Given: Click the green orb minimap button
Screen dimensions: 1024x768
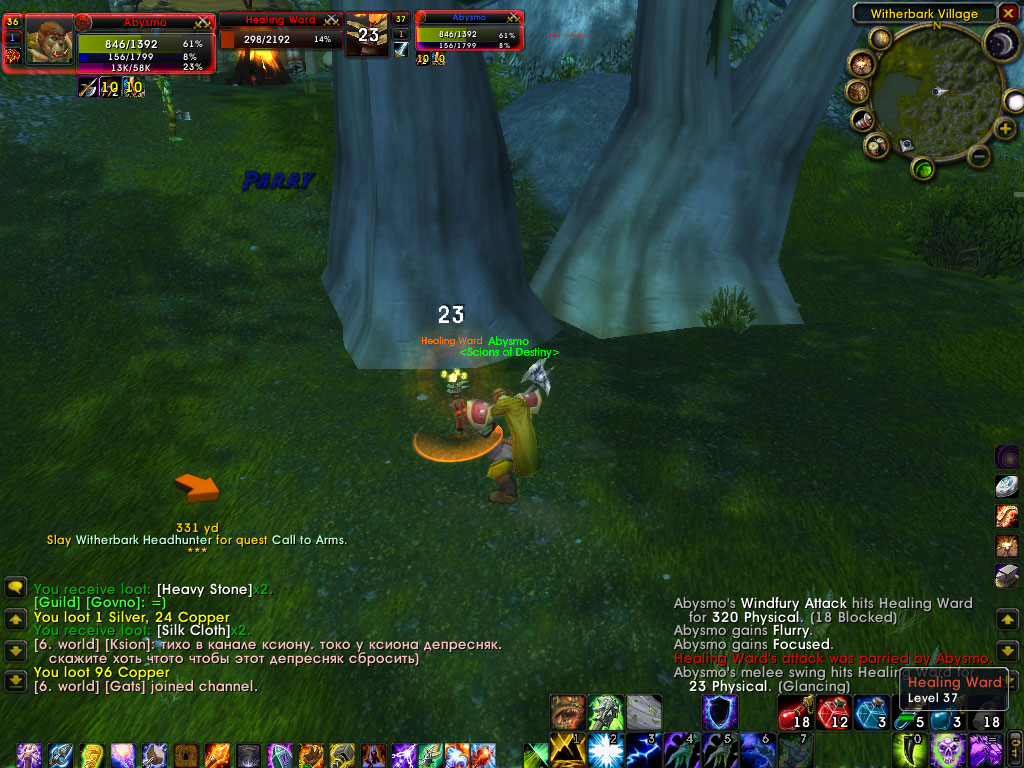Looking at the screenshot, I should point(923,168).
